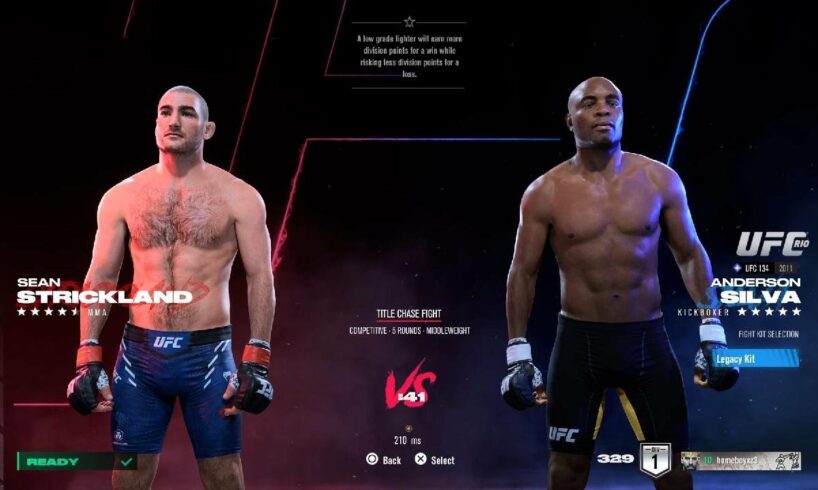Screen dimensions: 818x490
Task: Select the Legacy Kit fight kit option
Action: (755, 358)
